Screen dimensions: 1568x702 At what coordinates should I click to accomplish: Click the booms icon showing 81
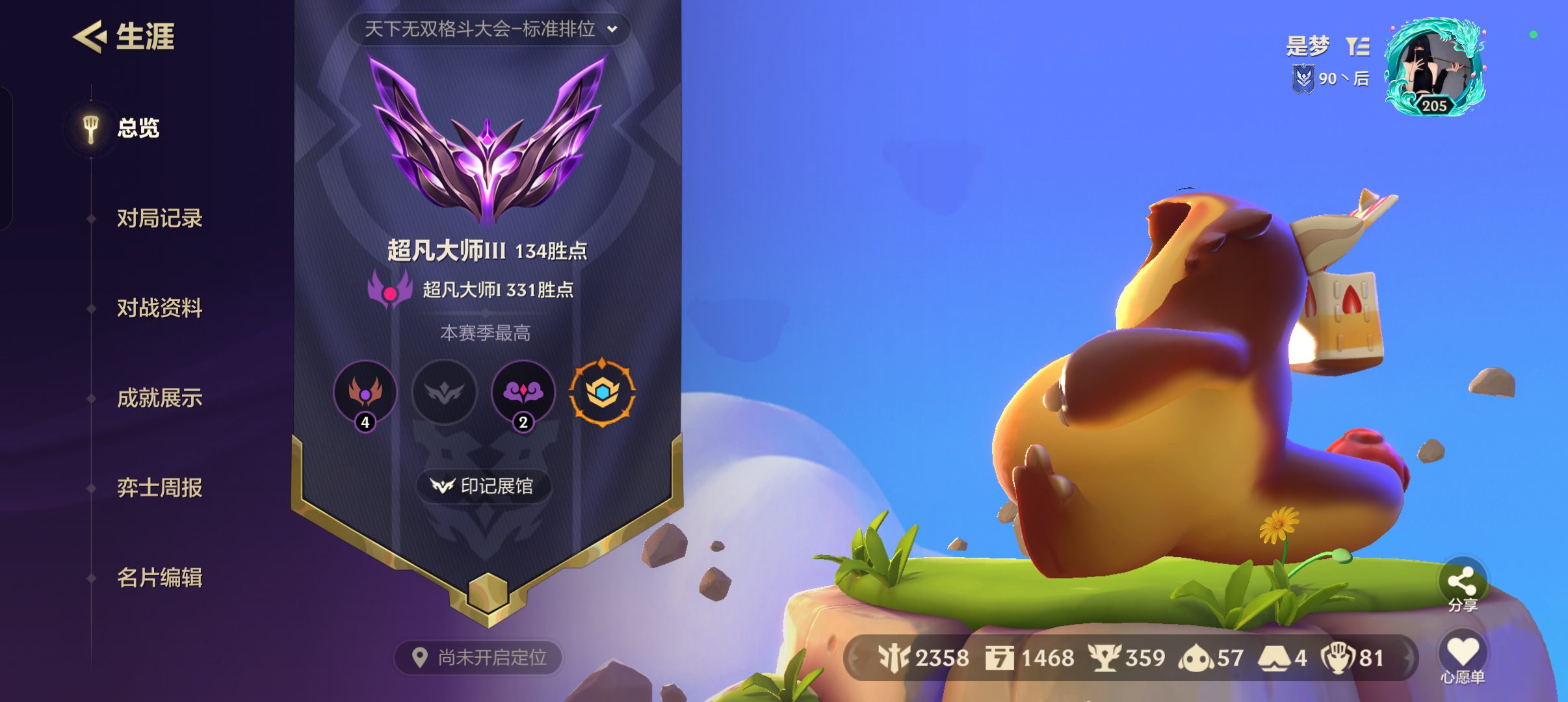click(1336, 658)
